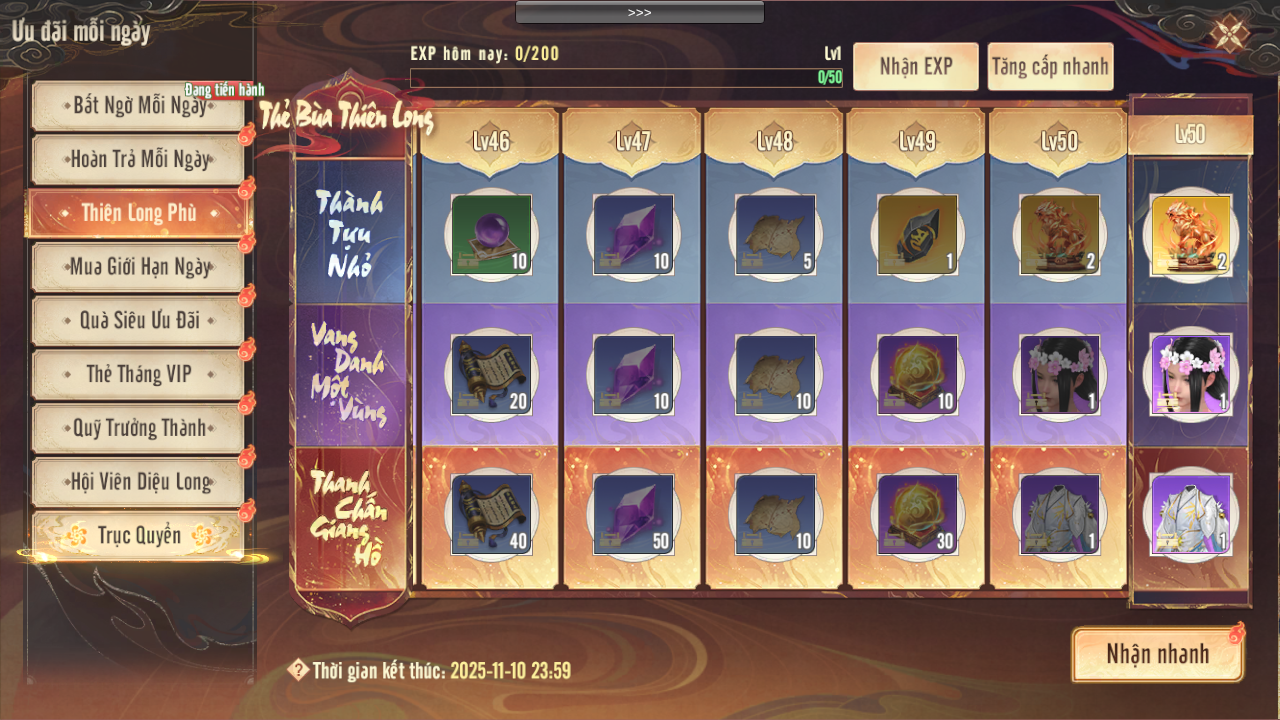Select the Thiên Long Phù tab
This screenshot has width=1280, height=720.
pos(138,213)
